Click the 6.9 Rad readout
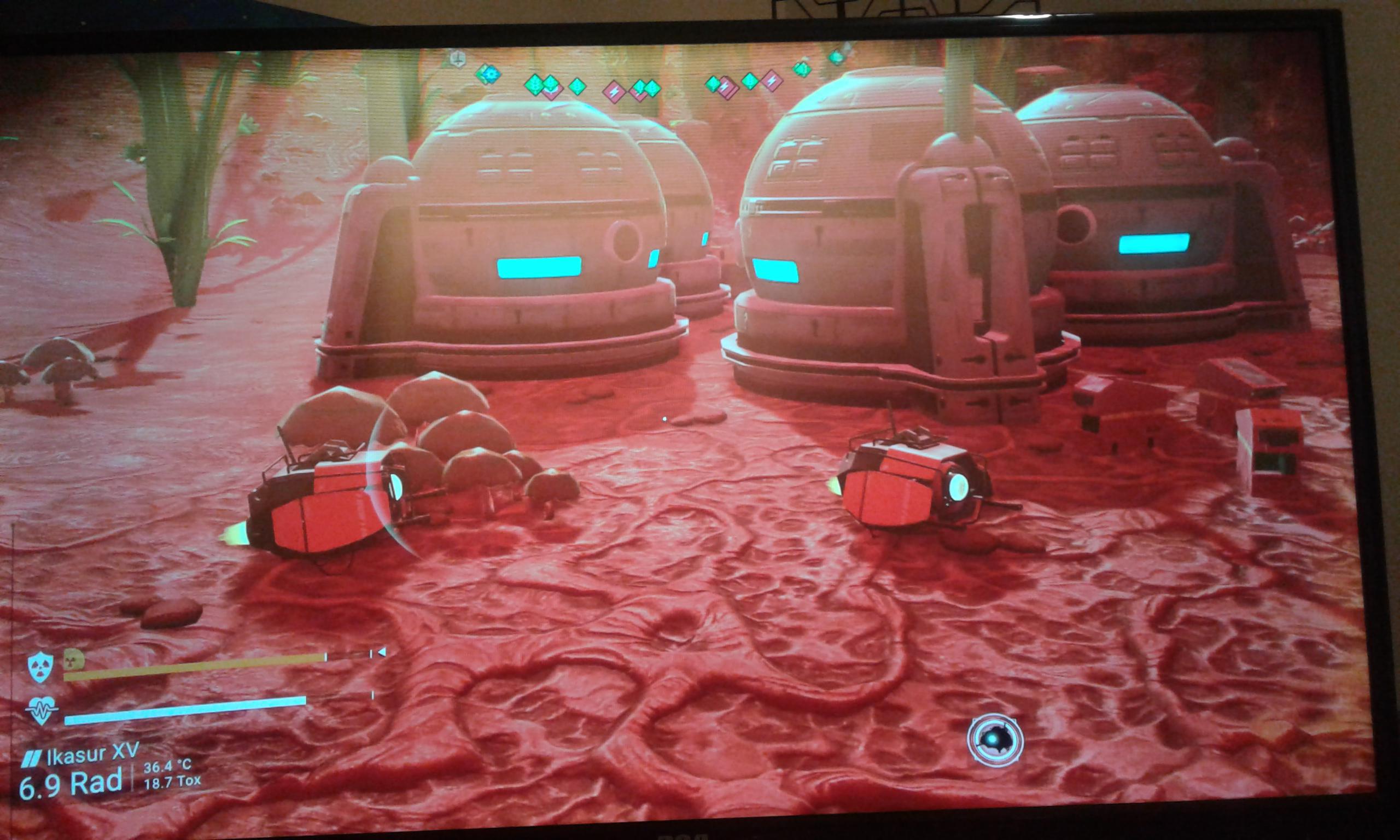Screen dimensions: 1400x840 tap(71, 786)
